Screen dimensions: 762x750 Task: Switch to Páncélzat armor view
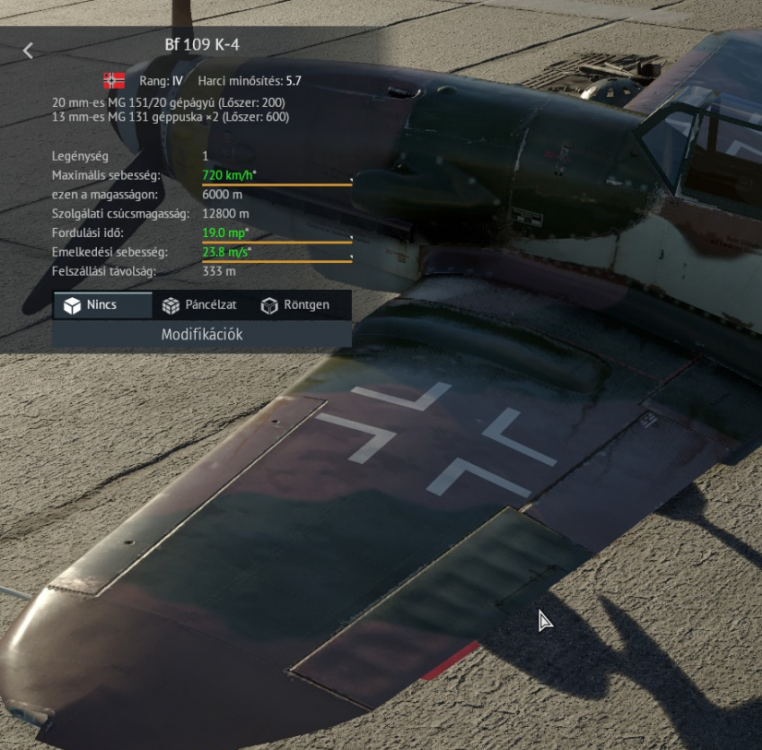click(x=201, y=305)
